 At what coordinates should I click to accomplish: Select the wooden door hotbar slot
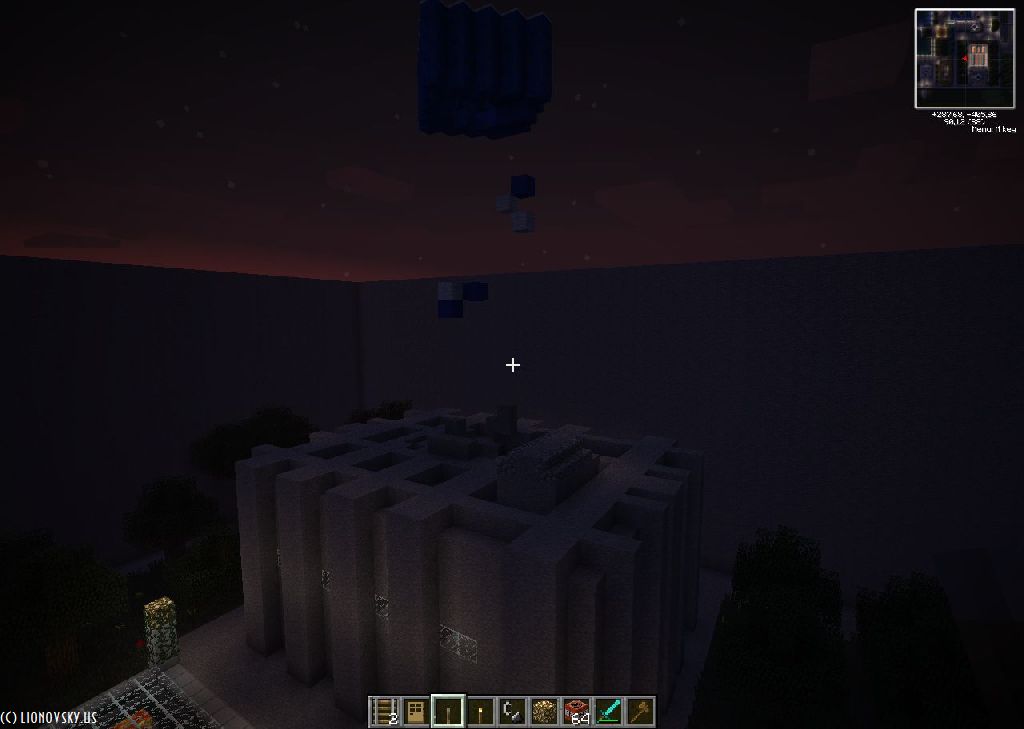click(x=415, y=712)
